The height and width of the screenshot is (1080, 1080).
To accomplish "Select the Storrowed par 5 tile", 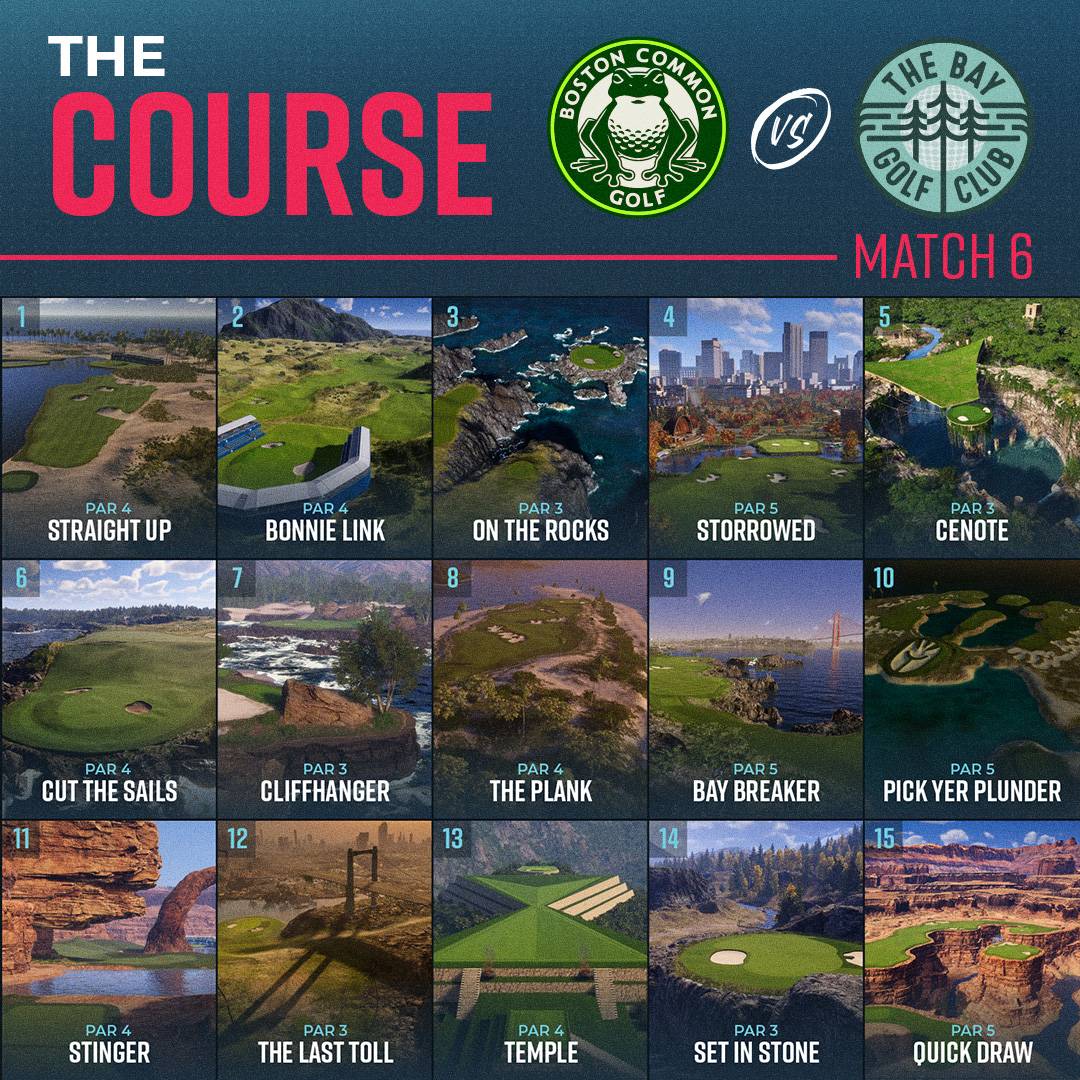I will 756,425.
